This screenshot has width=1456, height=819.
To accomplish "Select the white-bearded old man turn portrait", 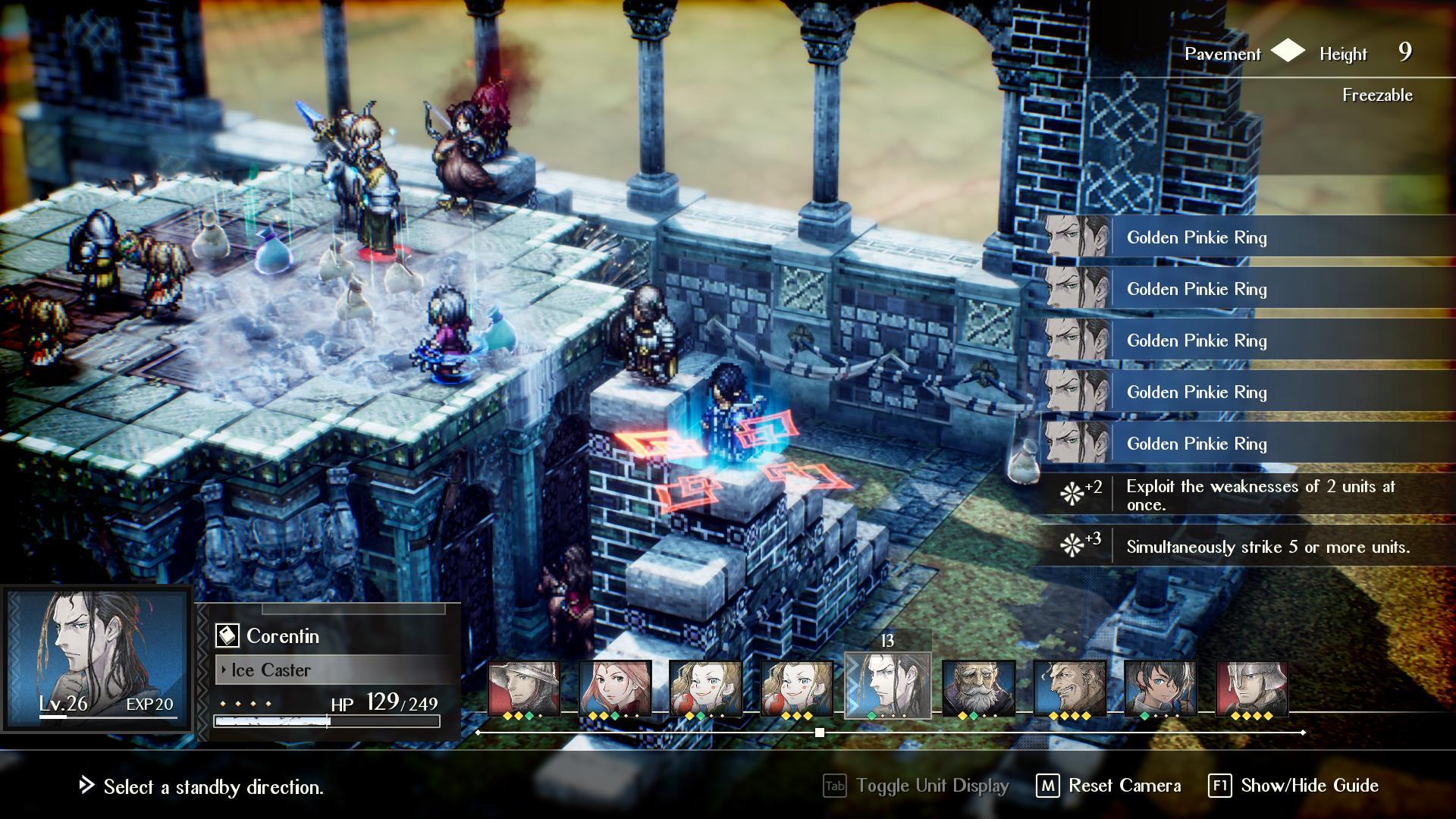I will pyautogui.click(x=978, y=688).
